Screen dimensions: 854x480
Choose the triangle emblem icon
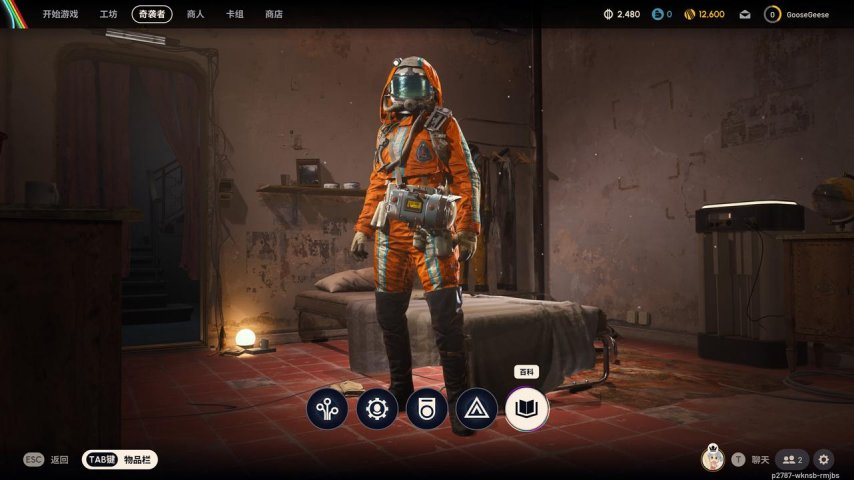477,409
